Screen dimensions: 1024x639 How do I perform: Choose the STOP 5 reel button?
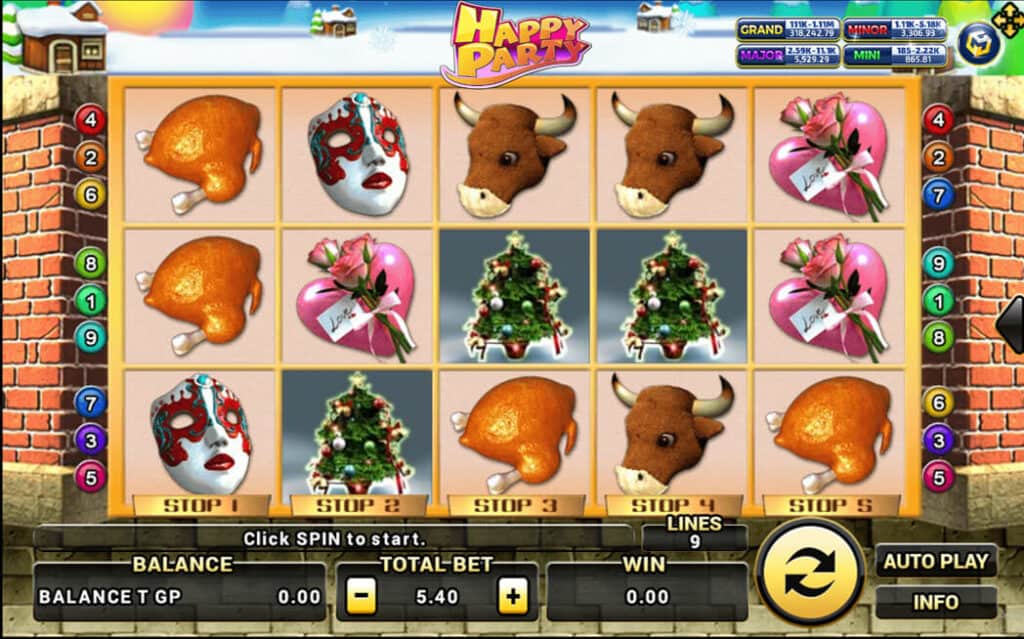click(x=831, y=505)
